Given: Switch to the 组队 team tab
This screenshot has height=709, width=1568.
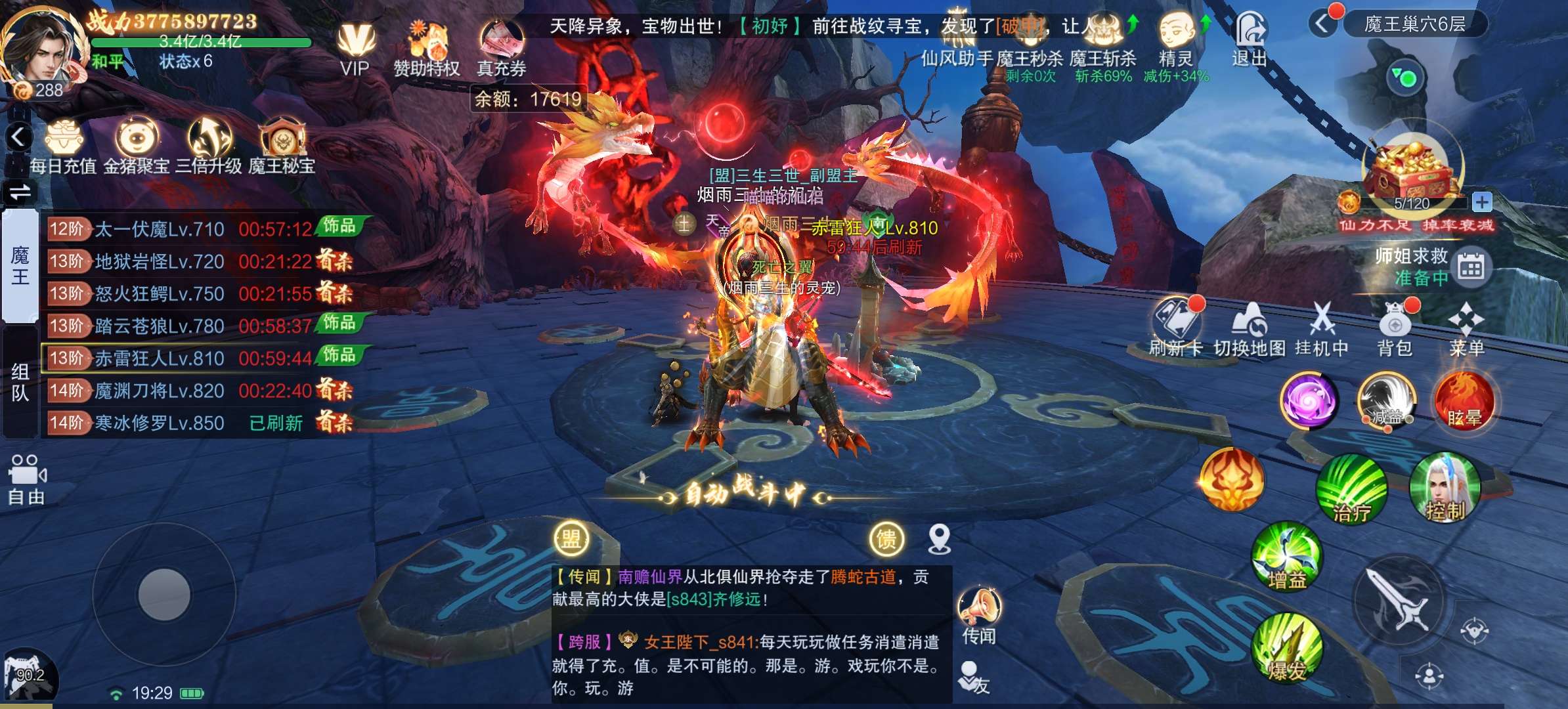Looking at the screenshot, I should pos(20,383).
